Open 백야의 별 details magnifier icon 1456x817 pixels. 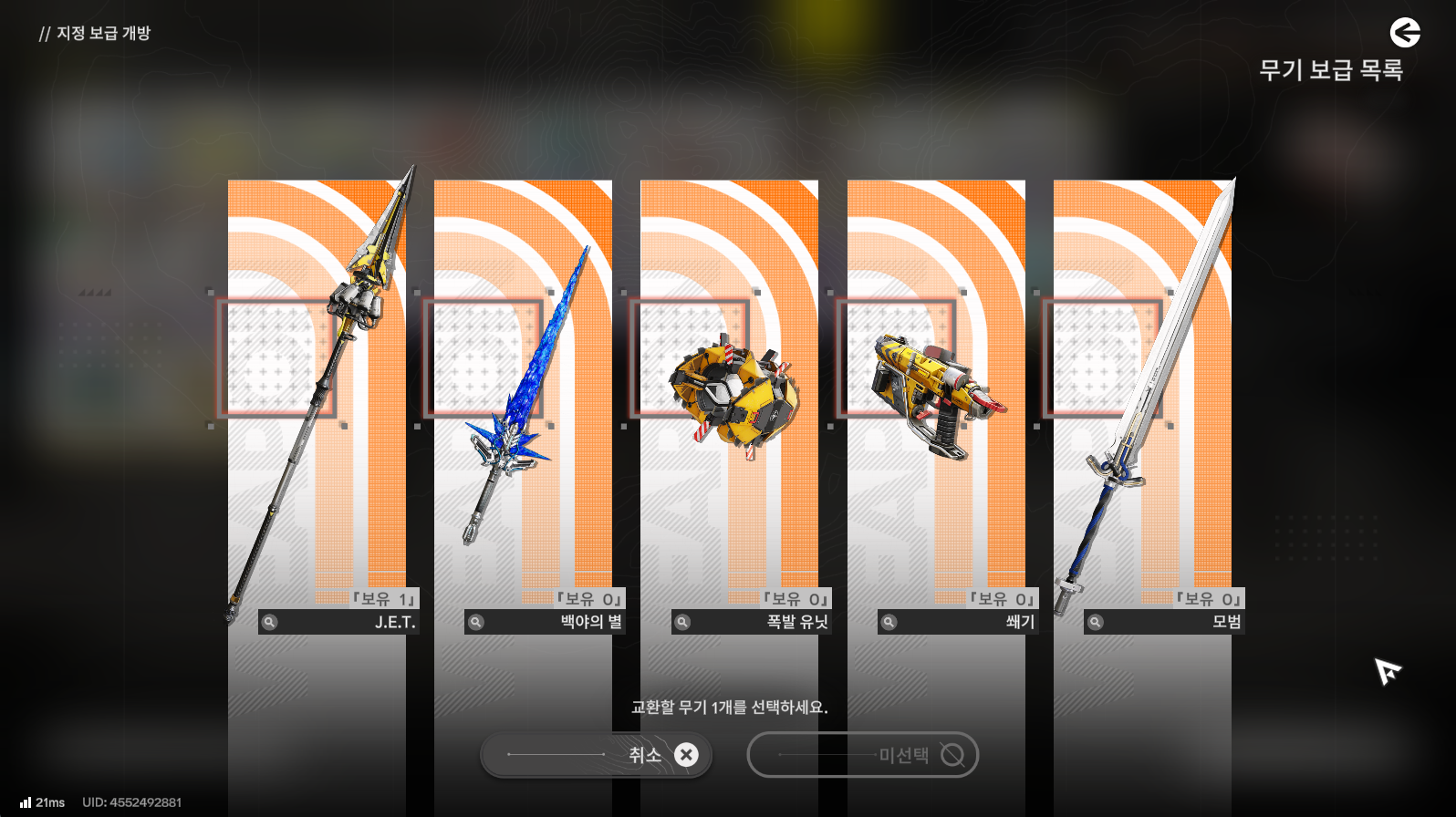(x=476, y=622)
